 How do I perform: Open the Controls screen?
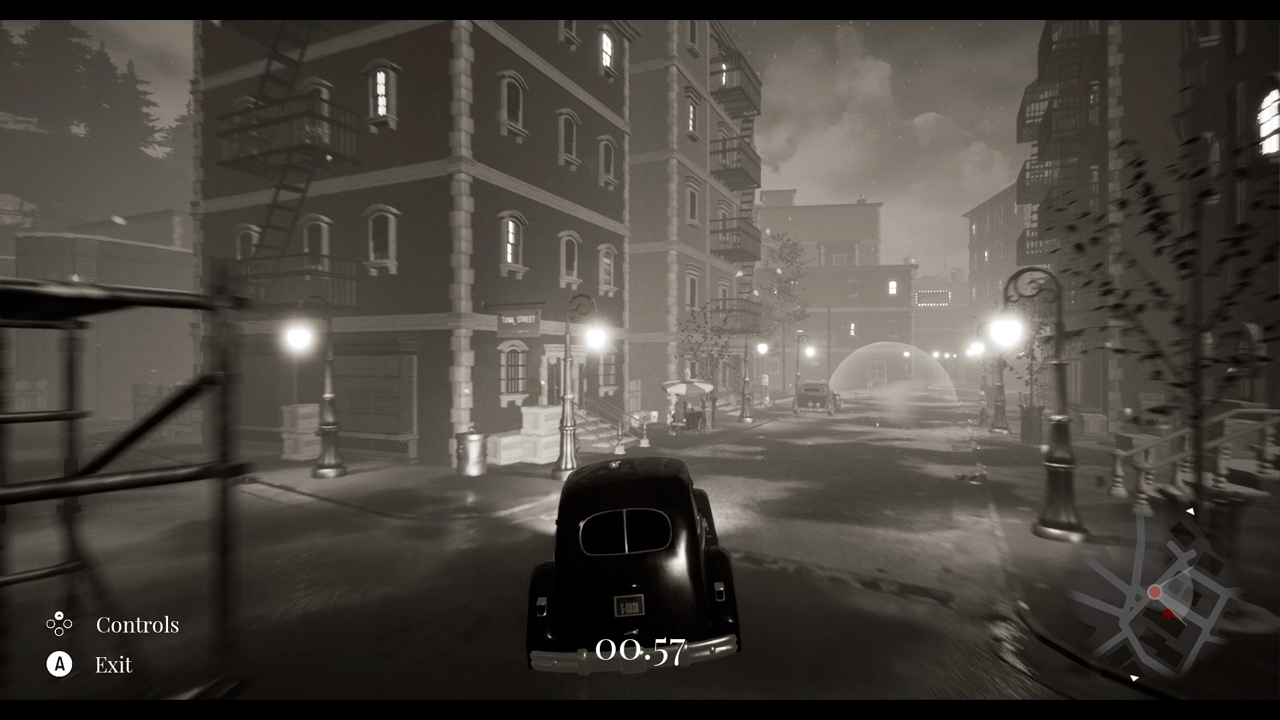pos(138,624)
